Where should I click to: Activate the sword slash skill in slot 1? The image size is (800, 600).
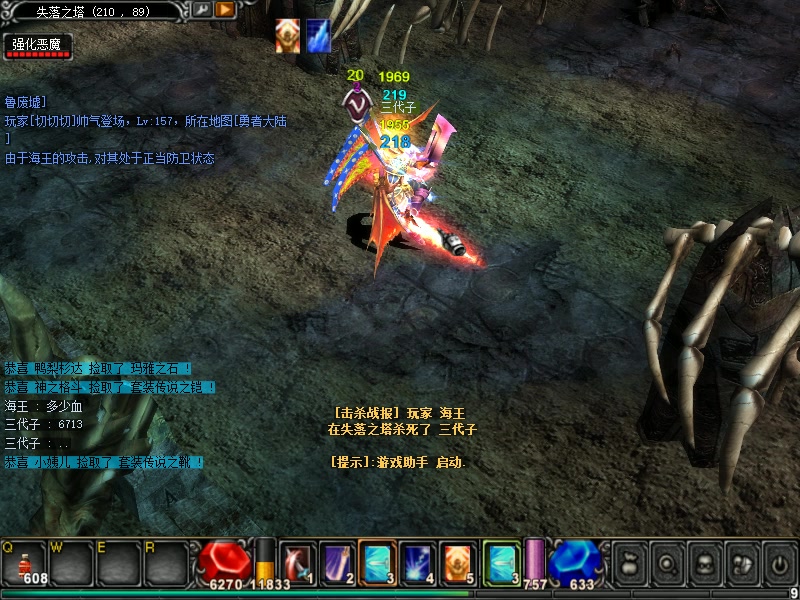(298, 562)
